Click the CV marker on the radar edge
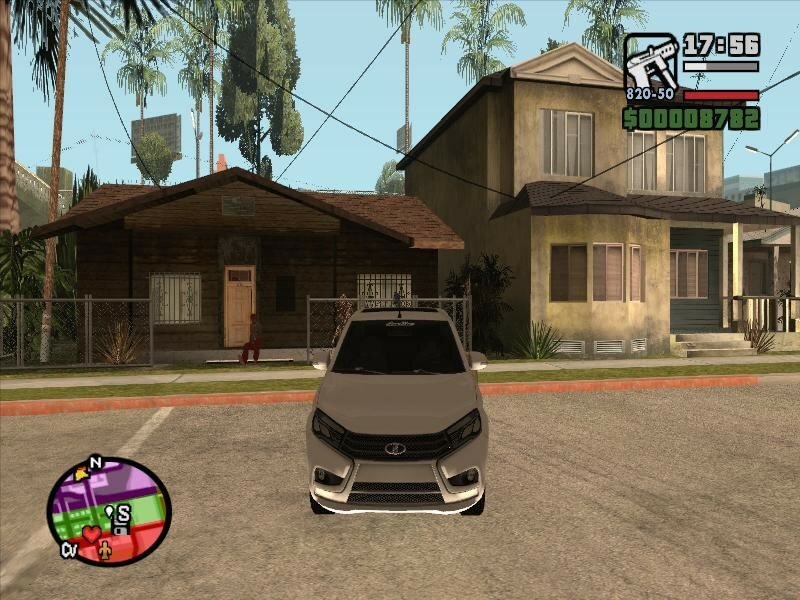 [x=69, y=549]
